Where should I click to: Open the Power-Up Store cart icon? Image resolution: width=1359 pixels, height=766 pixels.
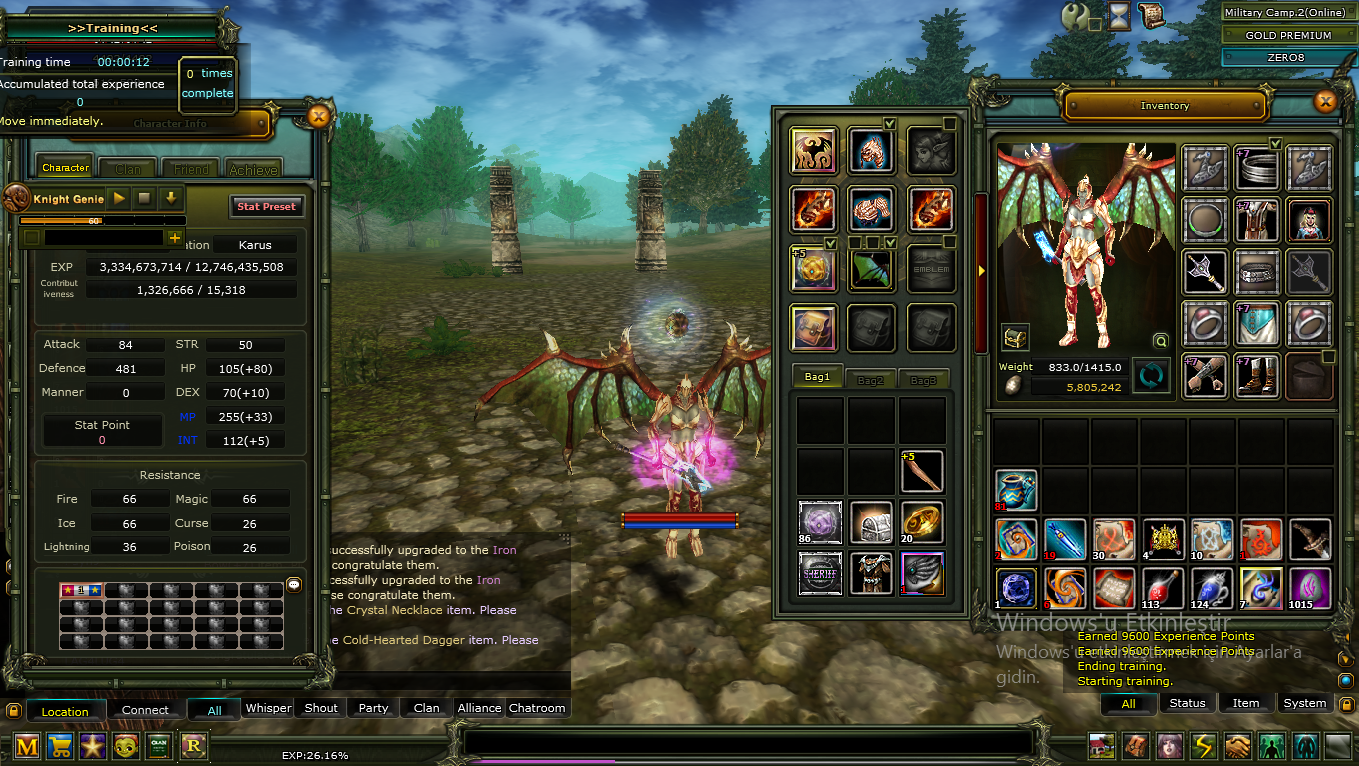58,746
